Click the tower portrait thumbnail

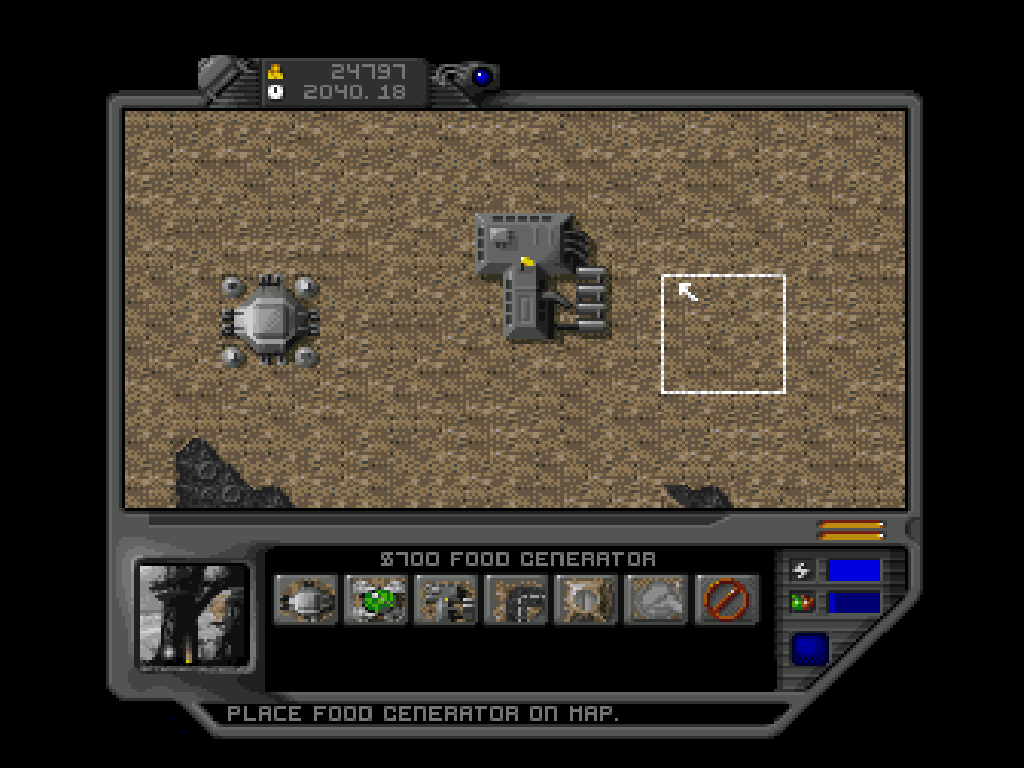click(193, 614)
